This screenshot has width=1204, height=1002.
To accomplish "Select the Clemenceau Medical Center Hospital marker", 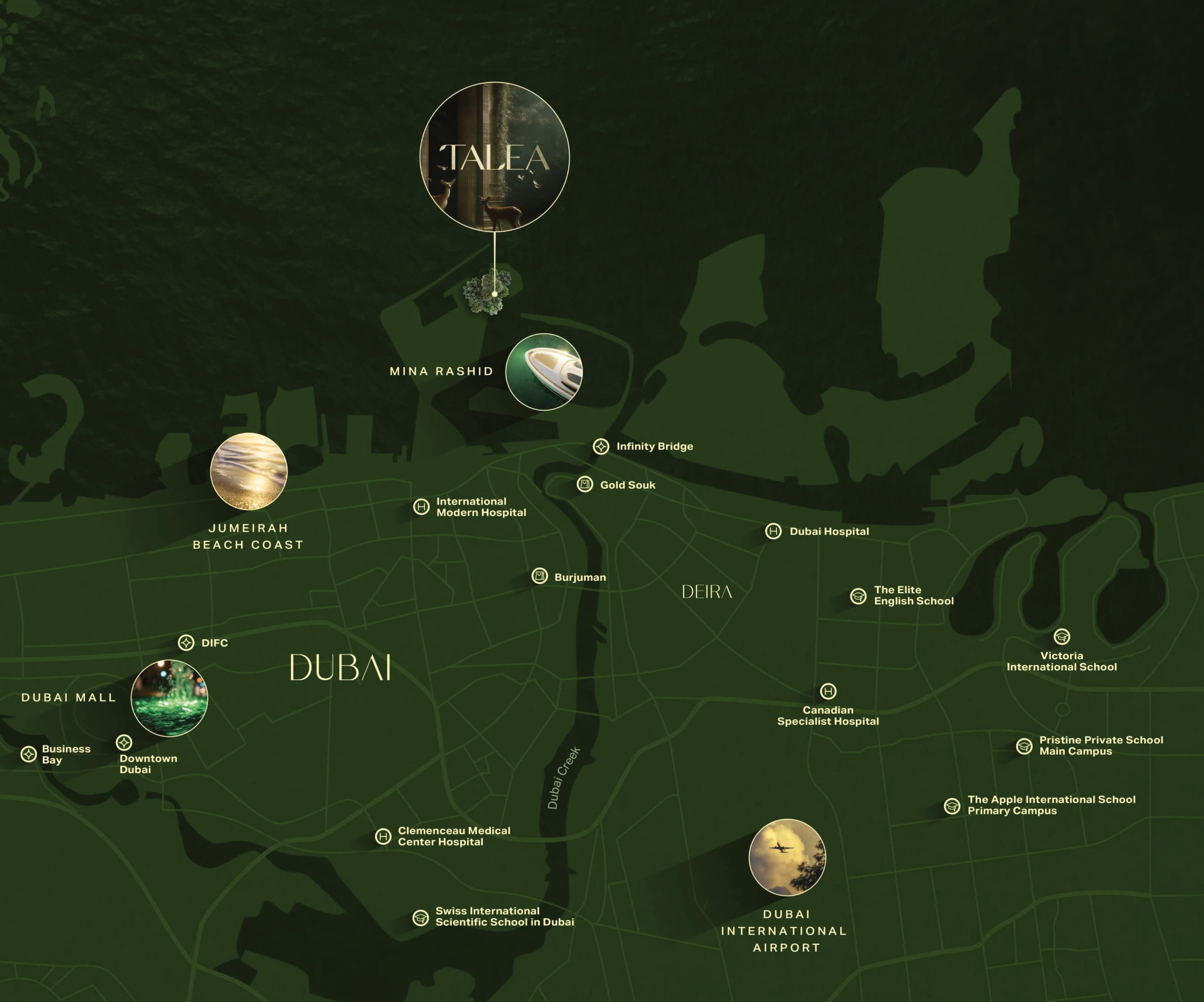I will point(383,836).
